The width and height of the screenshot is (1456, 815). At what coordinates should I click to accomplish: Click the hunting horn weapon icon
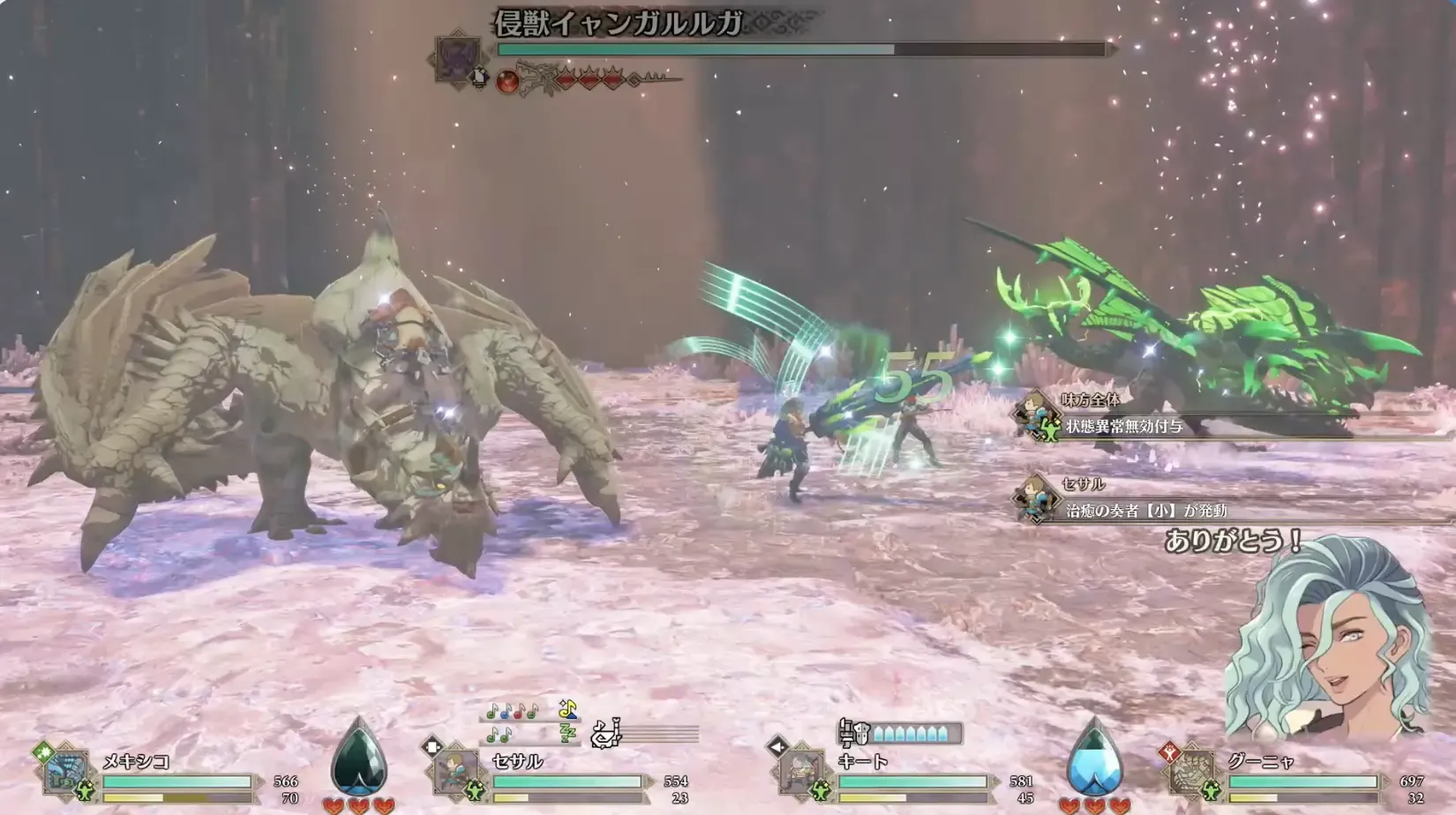[605, 732]
